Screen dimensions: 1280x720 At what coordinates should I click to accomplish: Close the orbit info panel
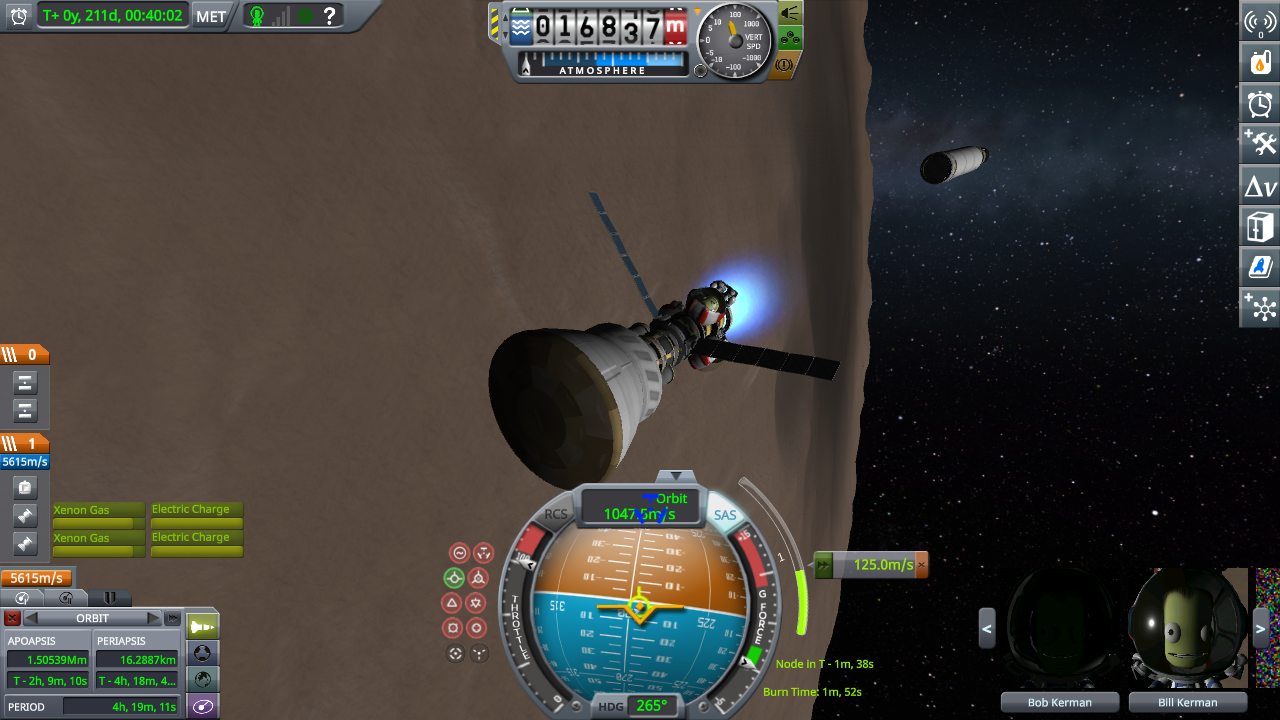12,618
